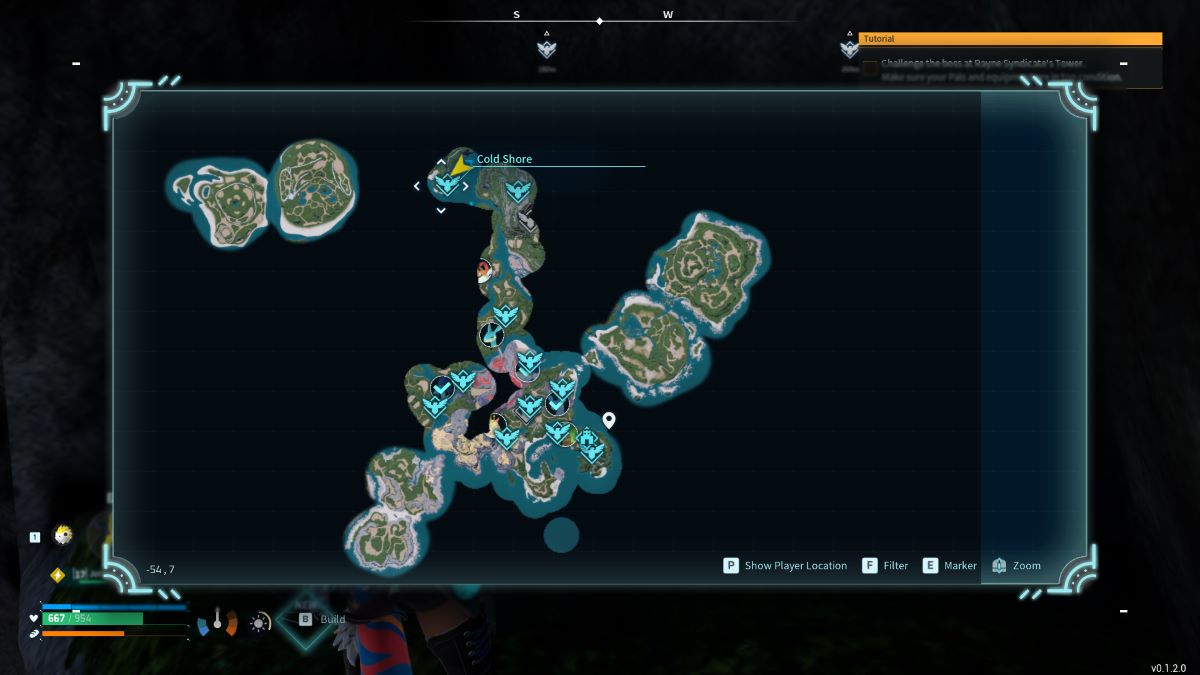Select the Cold Shore fast travel marker
1200x675 pixels.
(x=446, y=184)
